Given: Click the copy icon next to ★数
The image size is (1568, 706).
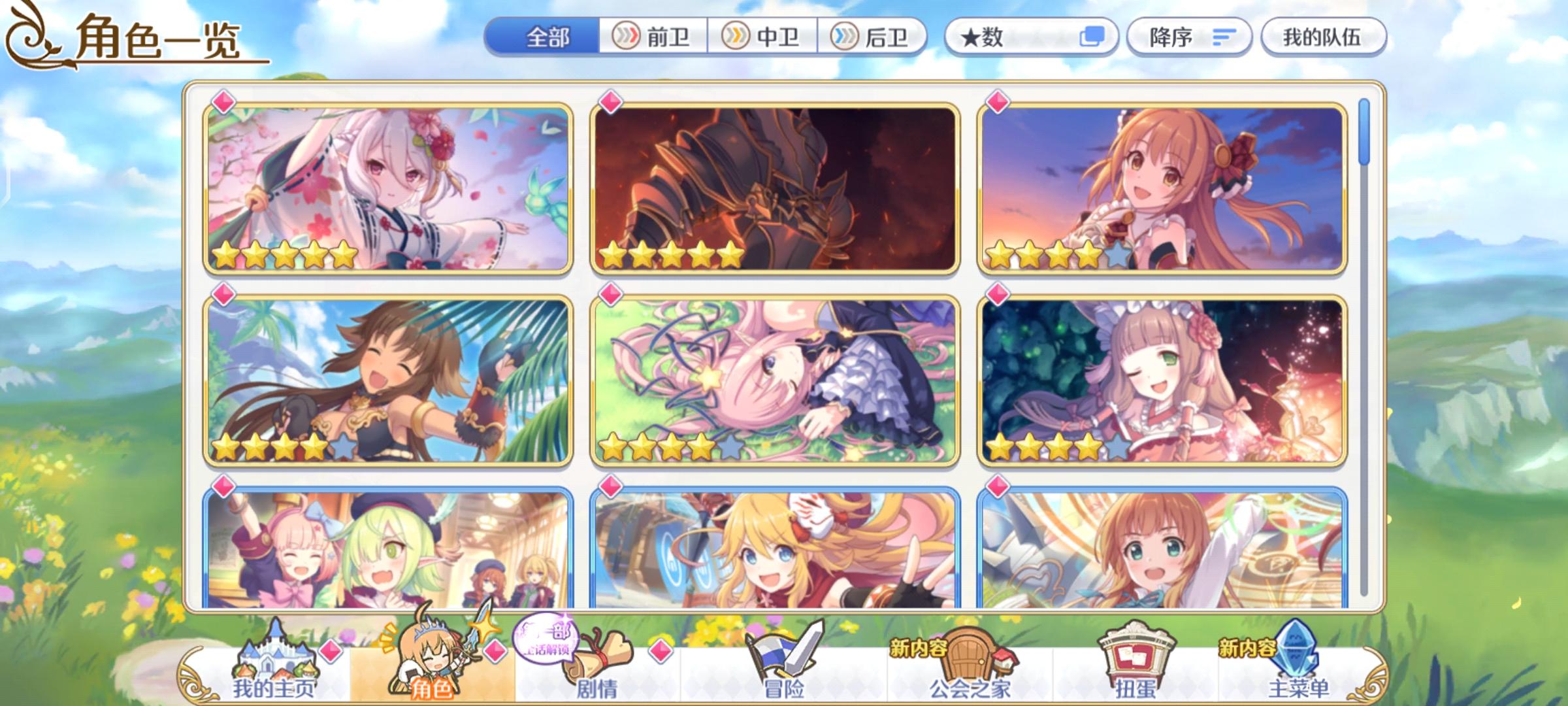Looking at the screenshot, I should click(1092, 37).
